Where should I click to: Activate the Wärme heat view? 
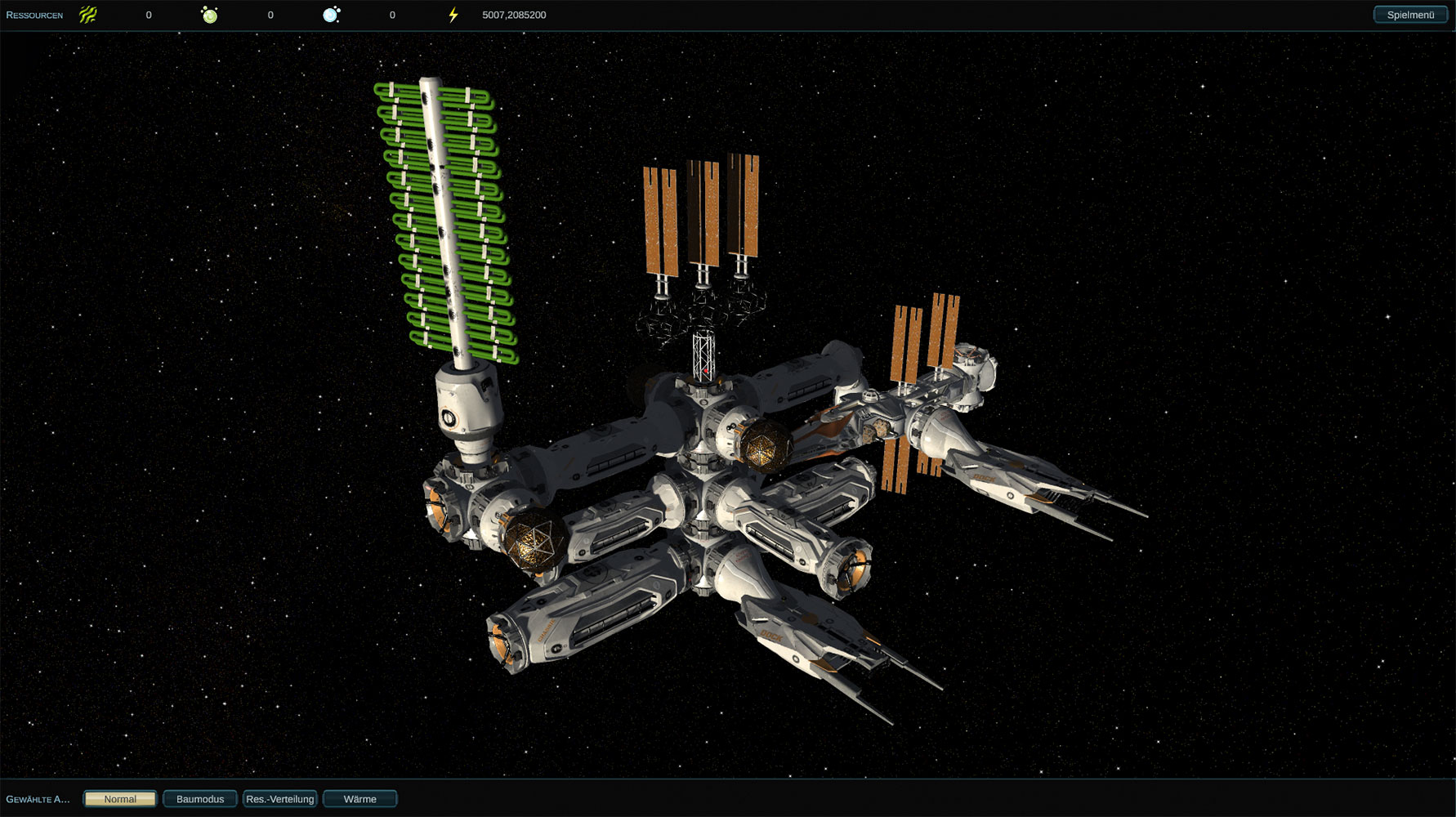pos(360,799)
